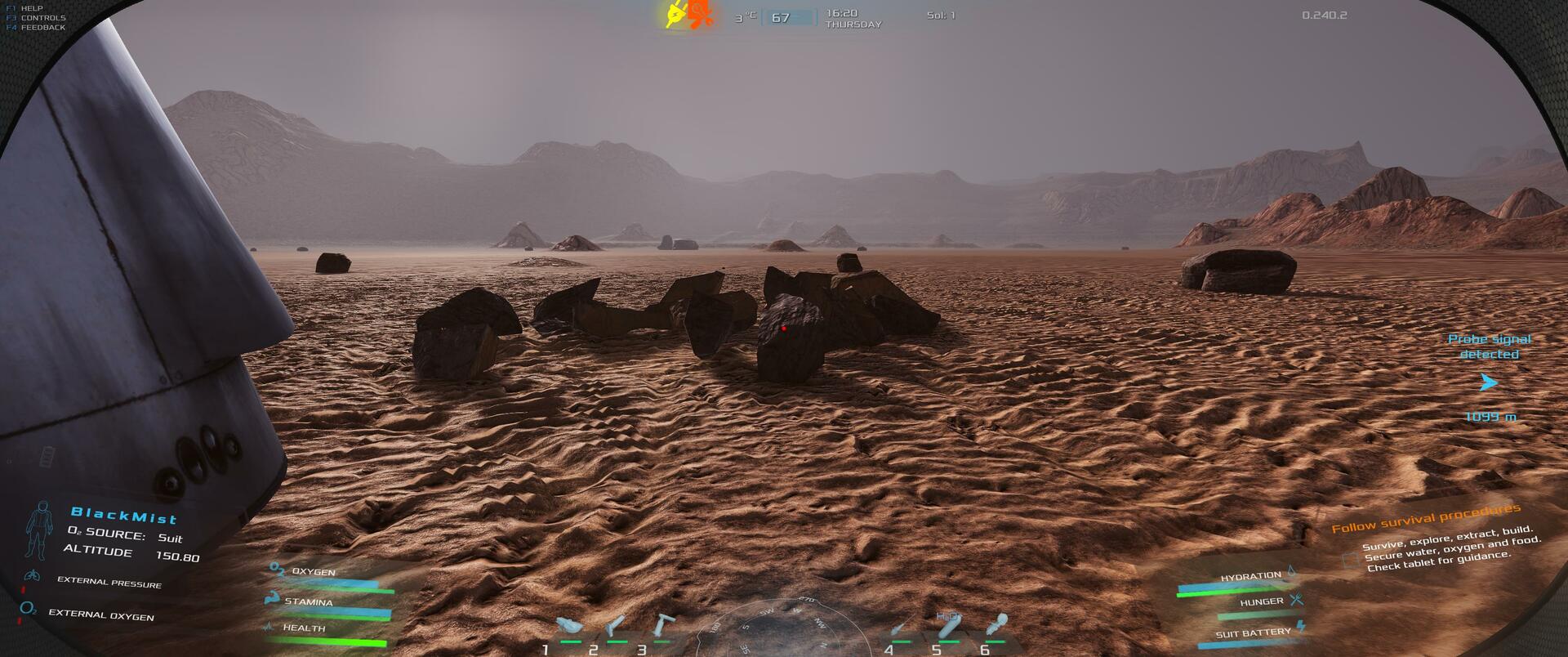Select hotbar slot 6 tool

tap(996, 627)
